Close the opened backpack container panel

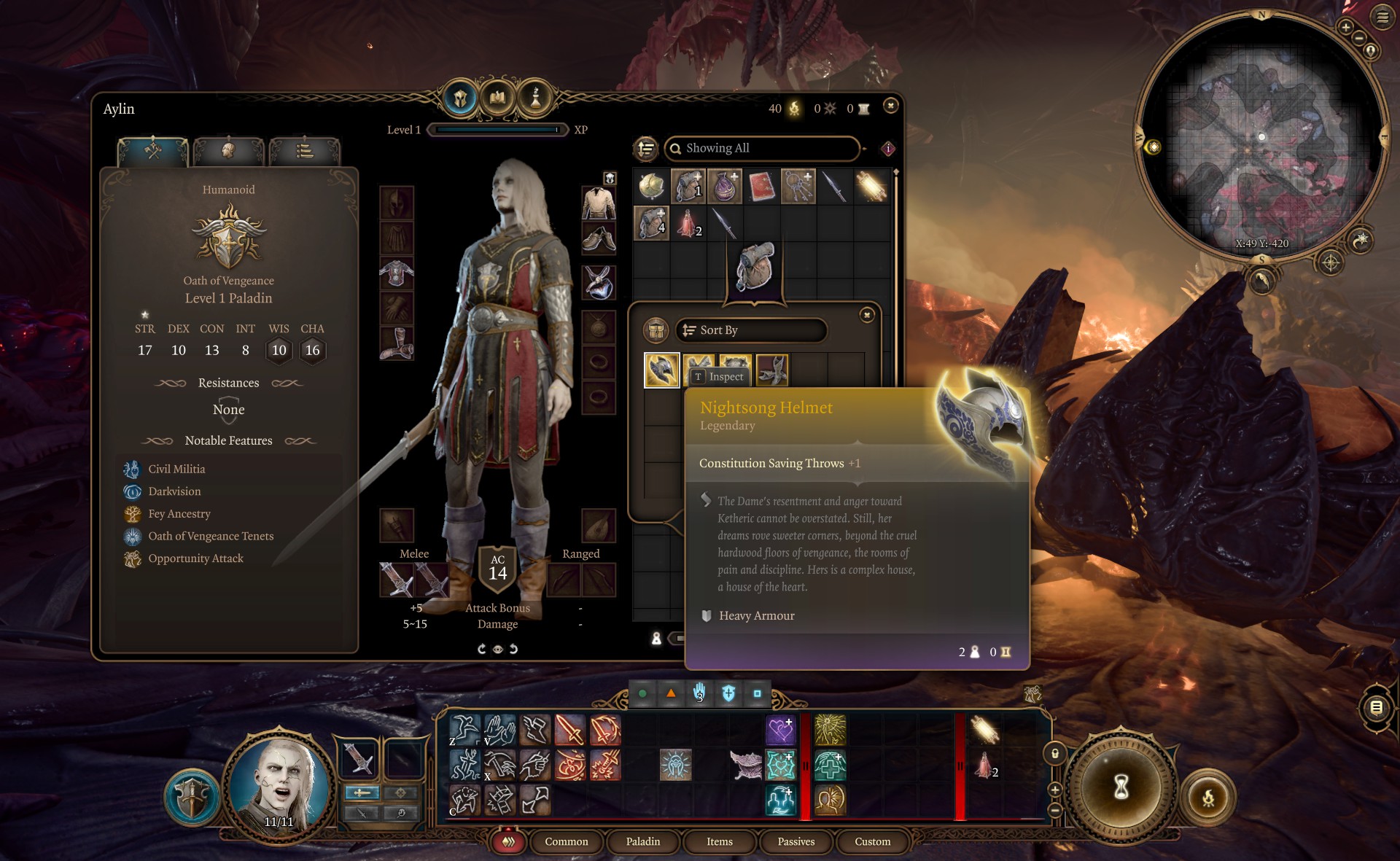(867, 315)
